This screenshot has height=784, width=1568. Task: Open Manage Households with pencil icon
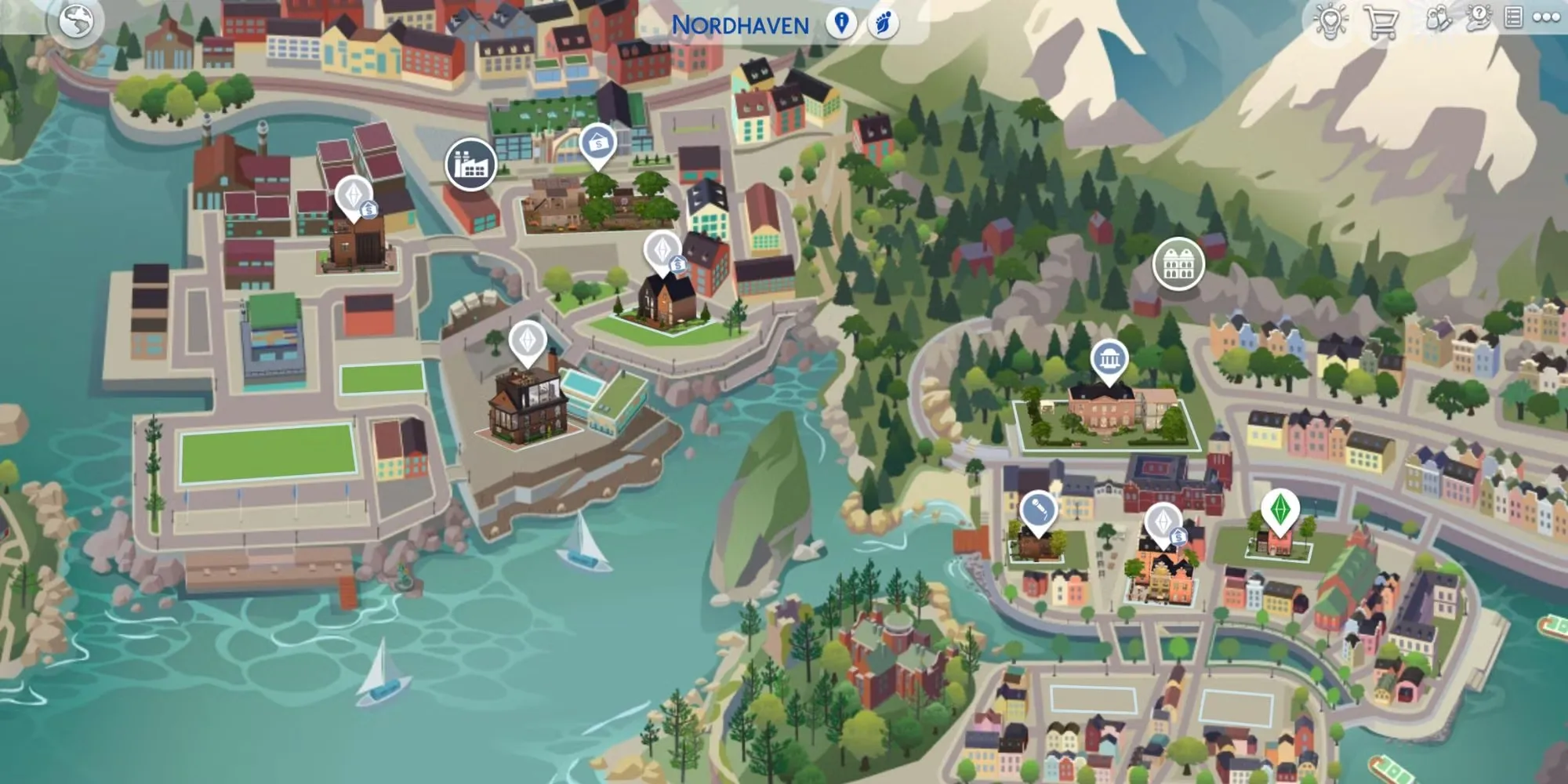(1438, 19)
